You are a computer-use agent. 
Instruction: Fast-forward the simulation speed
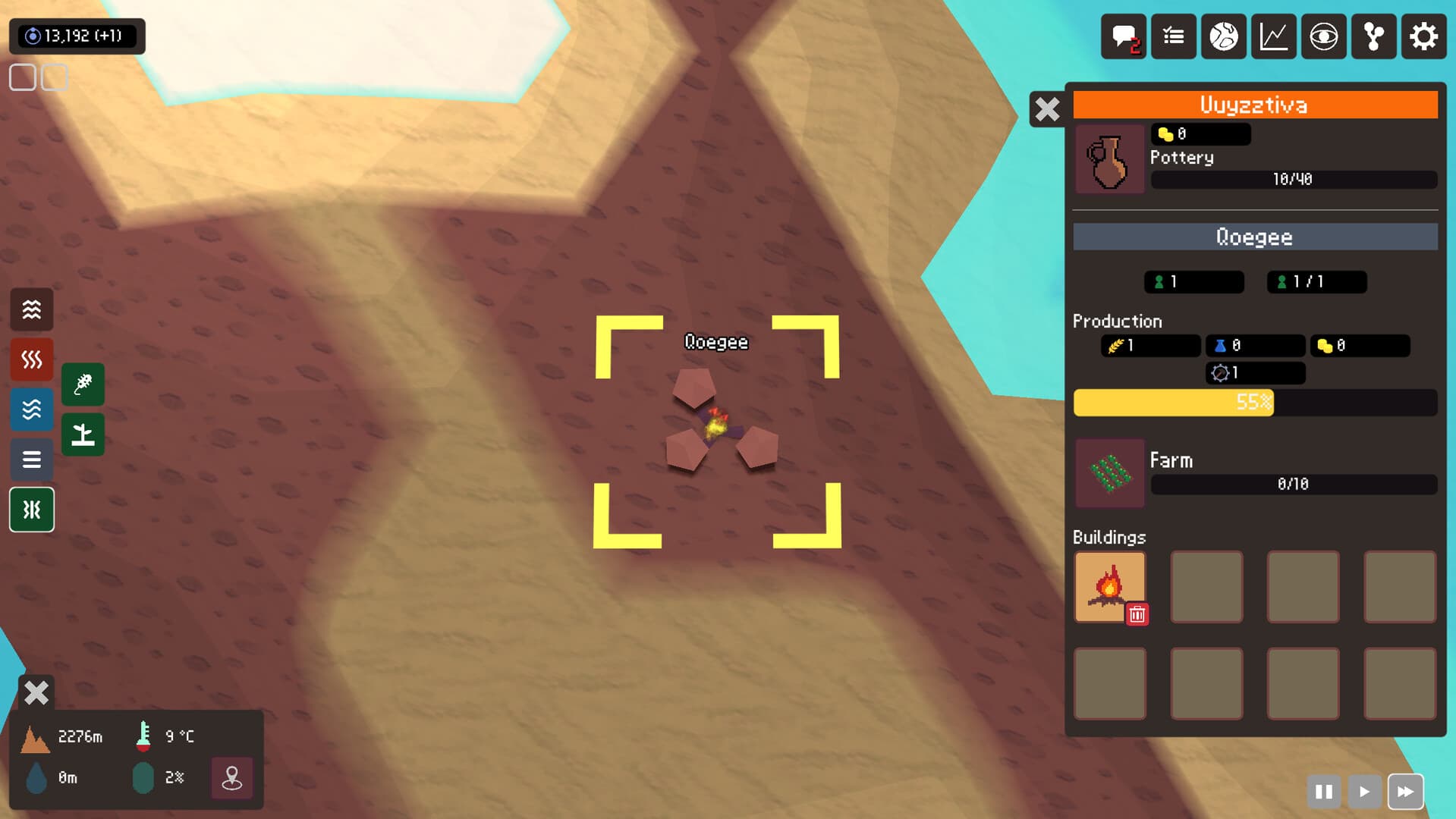[x=1405, y=791]
